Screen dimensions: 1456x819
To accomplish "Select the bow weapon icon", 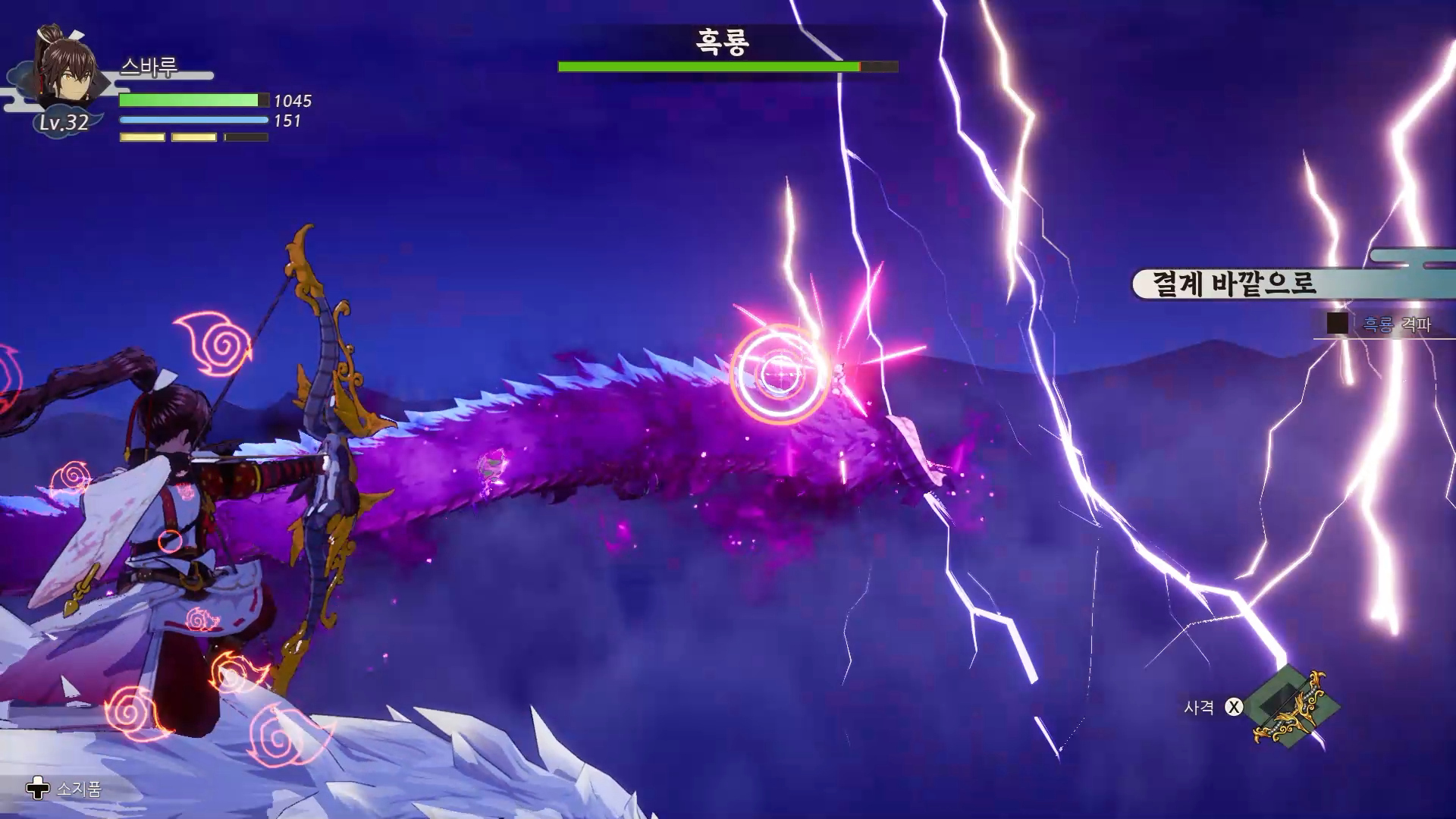I will pyautogui.click(x=1292, y=707).
